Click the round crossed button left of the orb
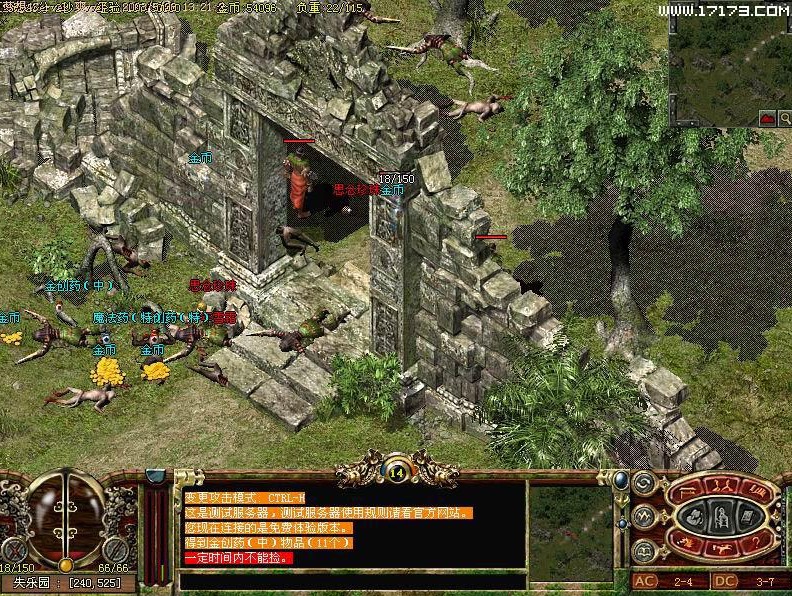 click(13, 549)
